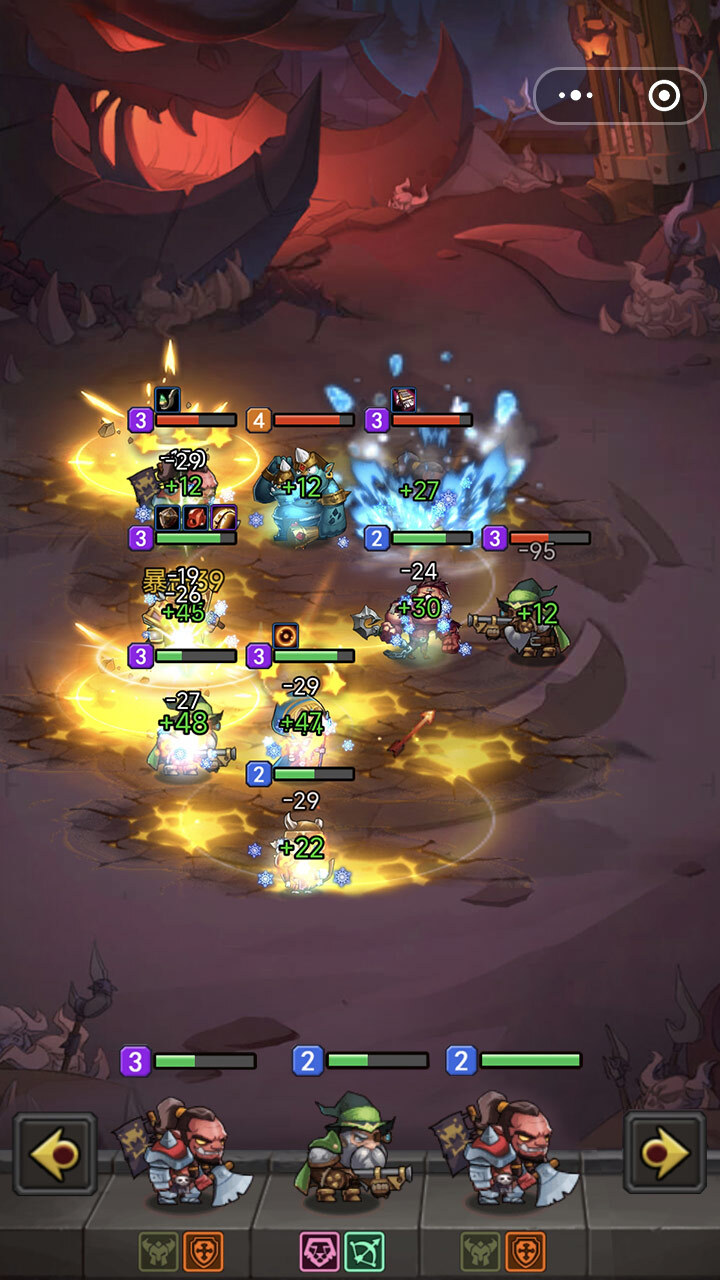Tap the teal bow-and-arrow trait icon
Viewport: 720px width, 1280px height.
click(x=364, y=1251)
